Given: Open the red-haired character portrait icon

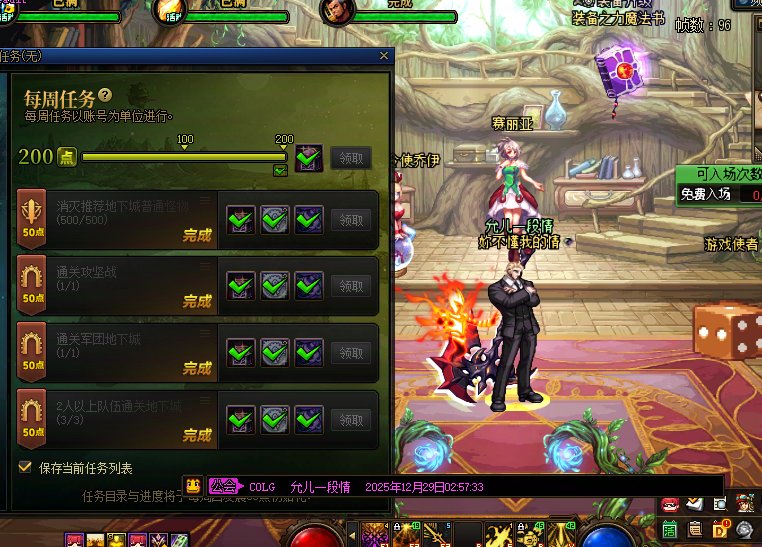Looking at the screenshot, I should tap(745, 502).
